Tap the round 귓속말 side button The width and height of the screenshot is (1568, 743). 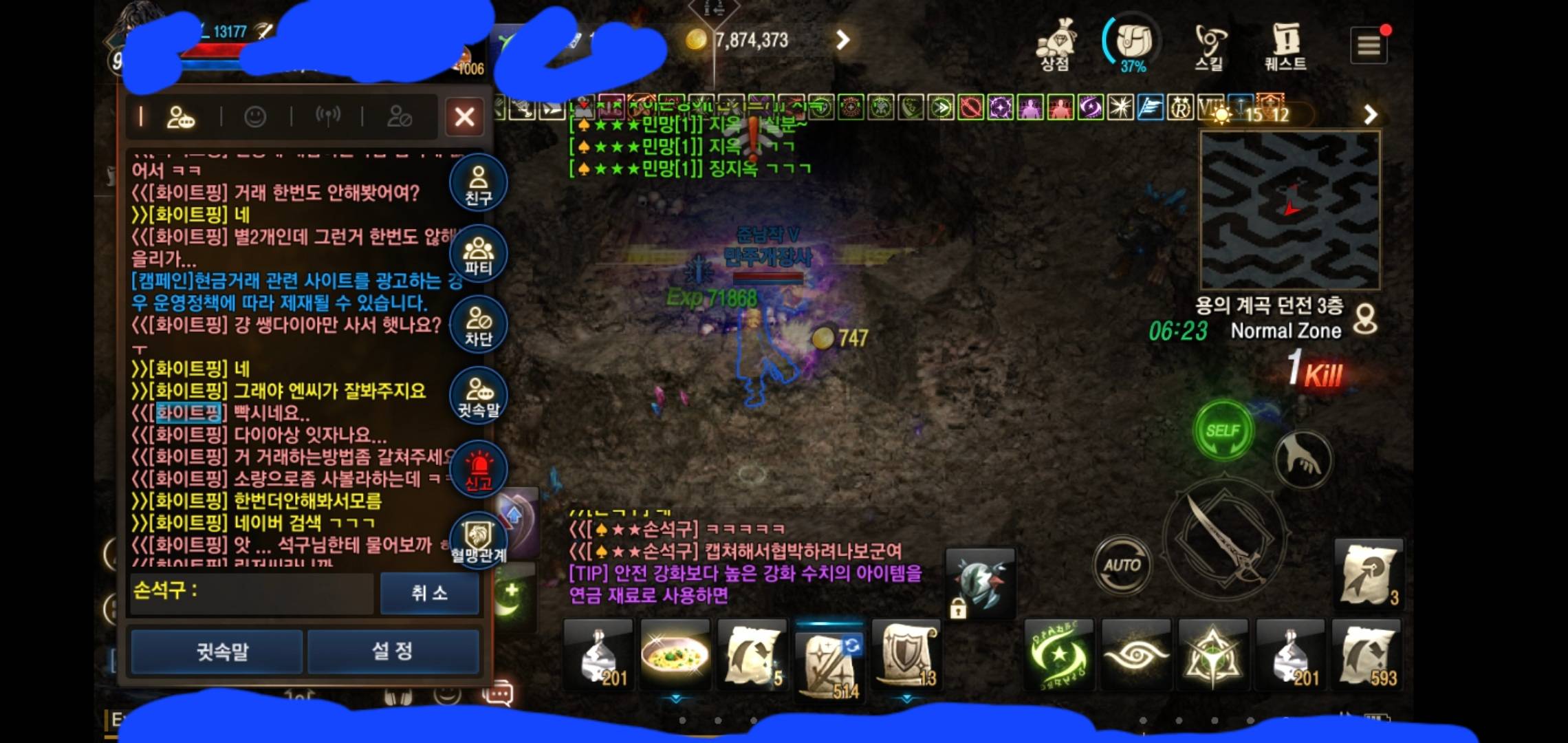pos(478,396)
